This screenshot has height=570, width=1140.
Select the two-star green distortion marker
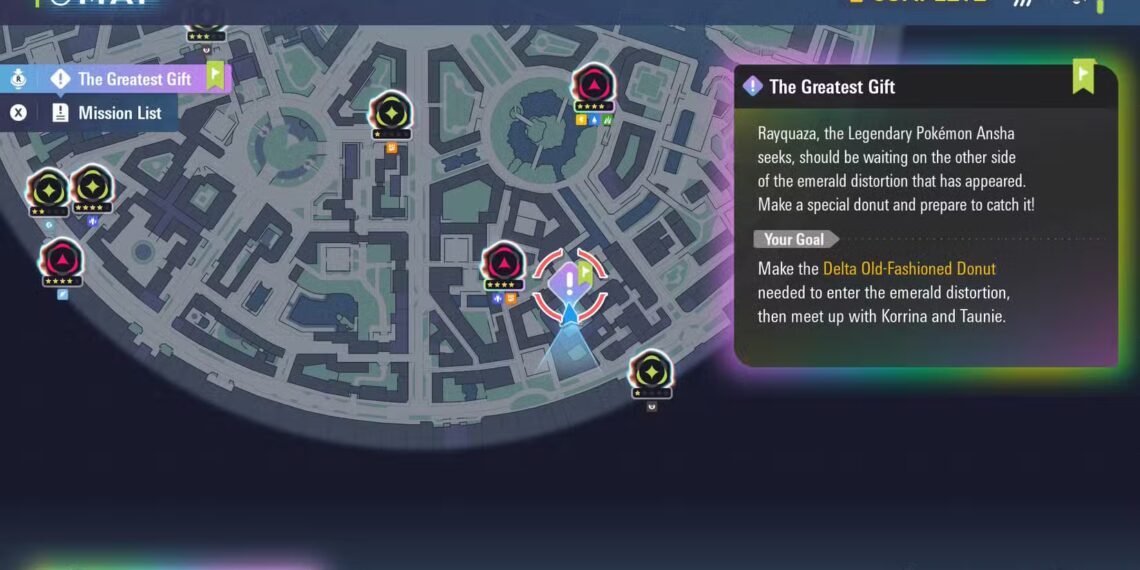(x=47, y=188)
